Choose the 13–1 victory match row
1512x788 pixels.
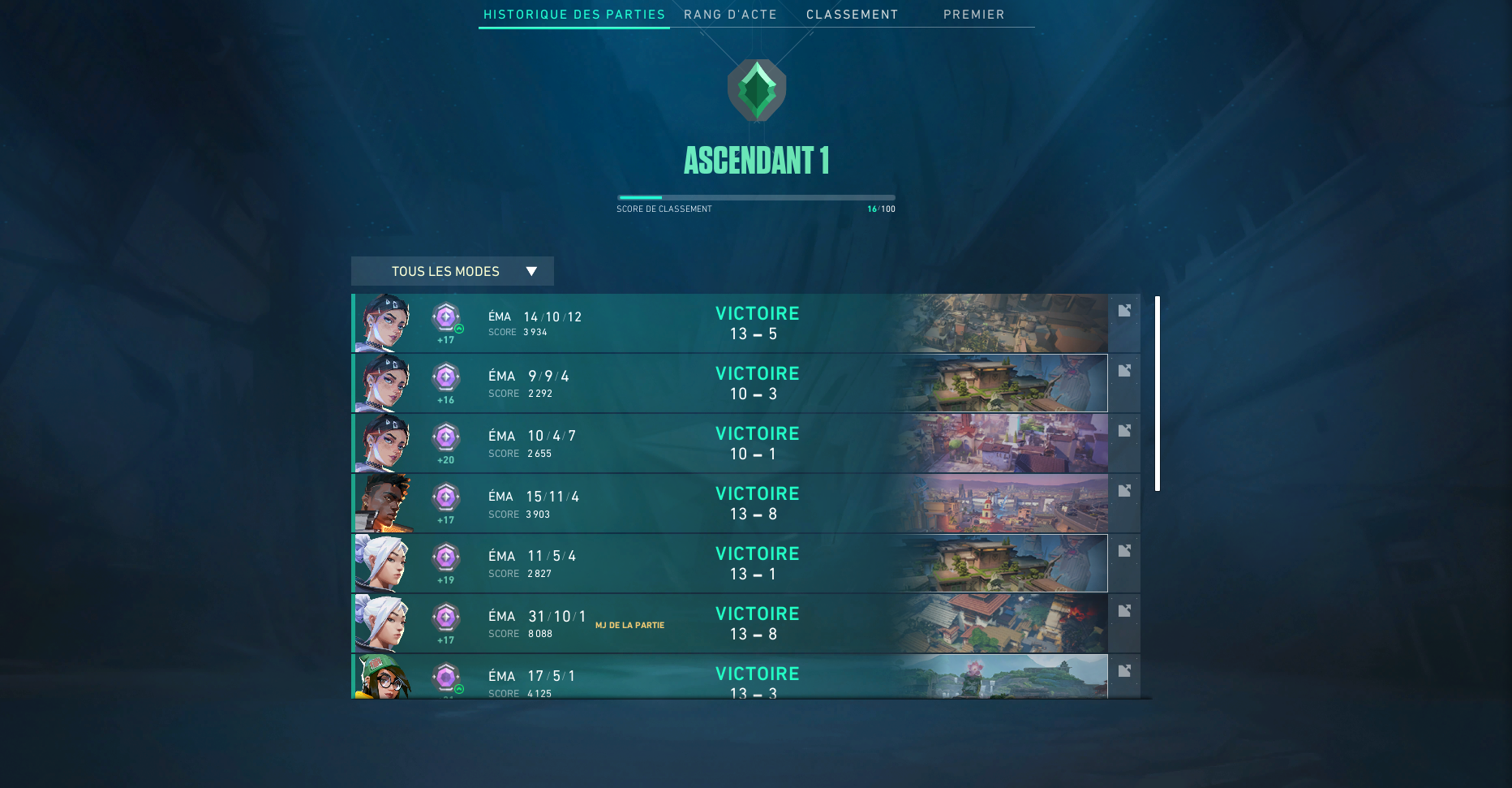click(x=756, y=563)
